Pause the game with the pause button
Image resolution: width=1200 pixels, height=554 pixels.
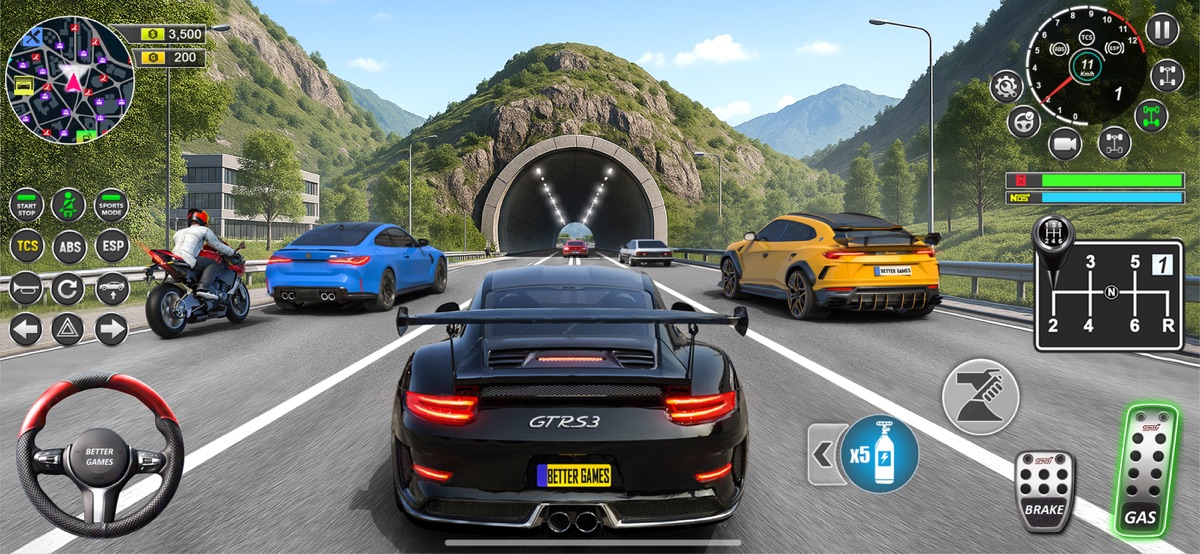click(x=1162, y=29)
